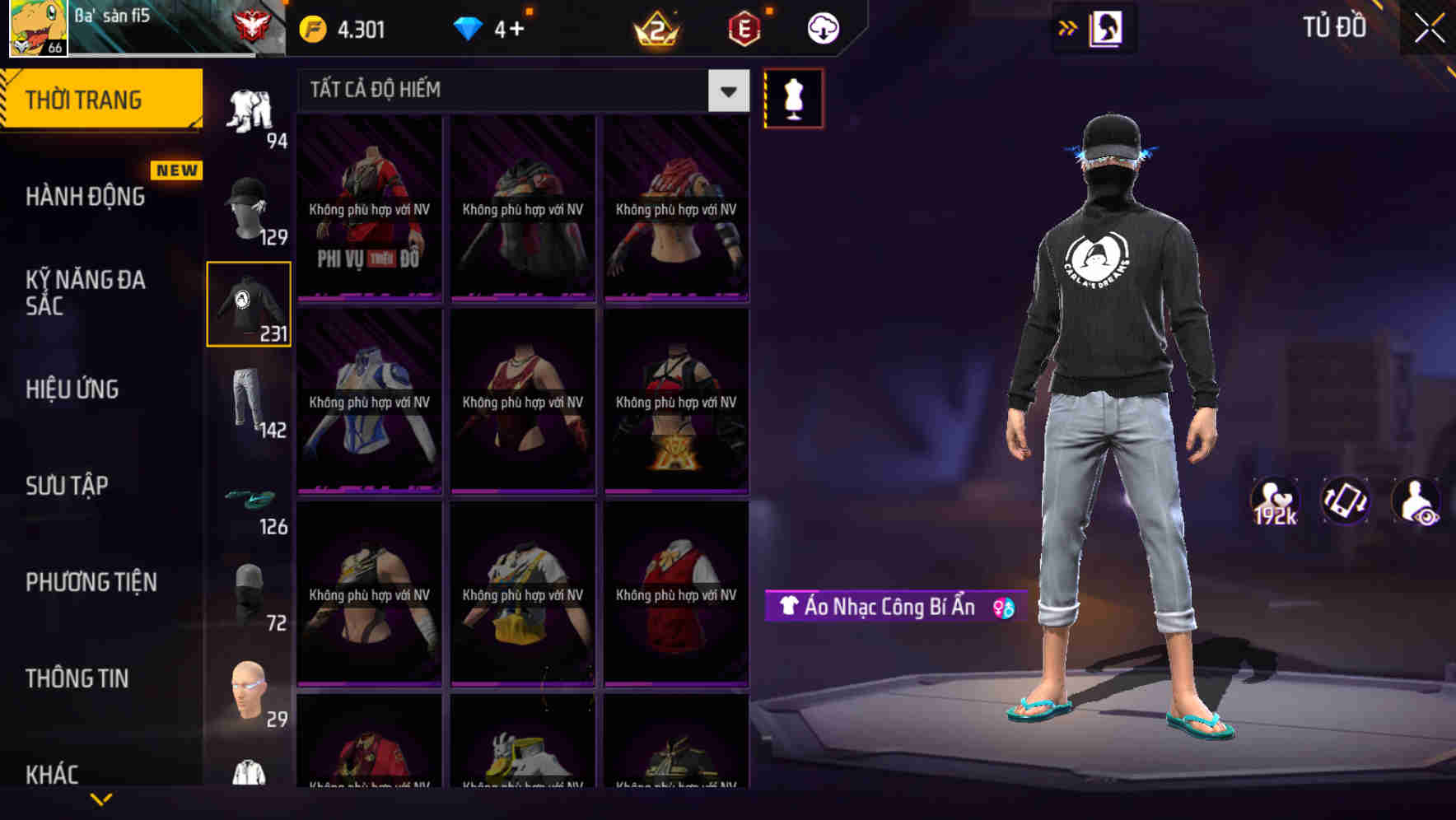
Task: Toggle the gender icon on Áo Nhạc Công Bí Ẩn
Action: coord(1006,608)
